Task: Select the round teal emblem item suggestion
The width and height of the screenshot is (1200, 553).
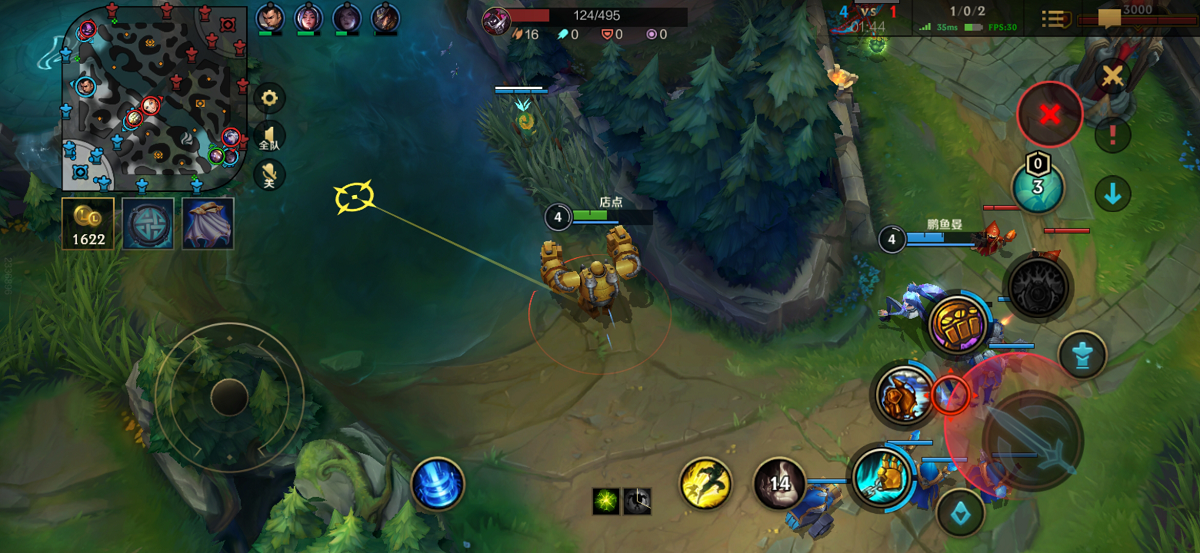Action: pos(148,222)
